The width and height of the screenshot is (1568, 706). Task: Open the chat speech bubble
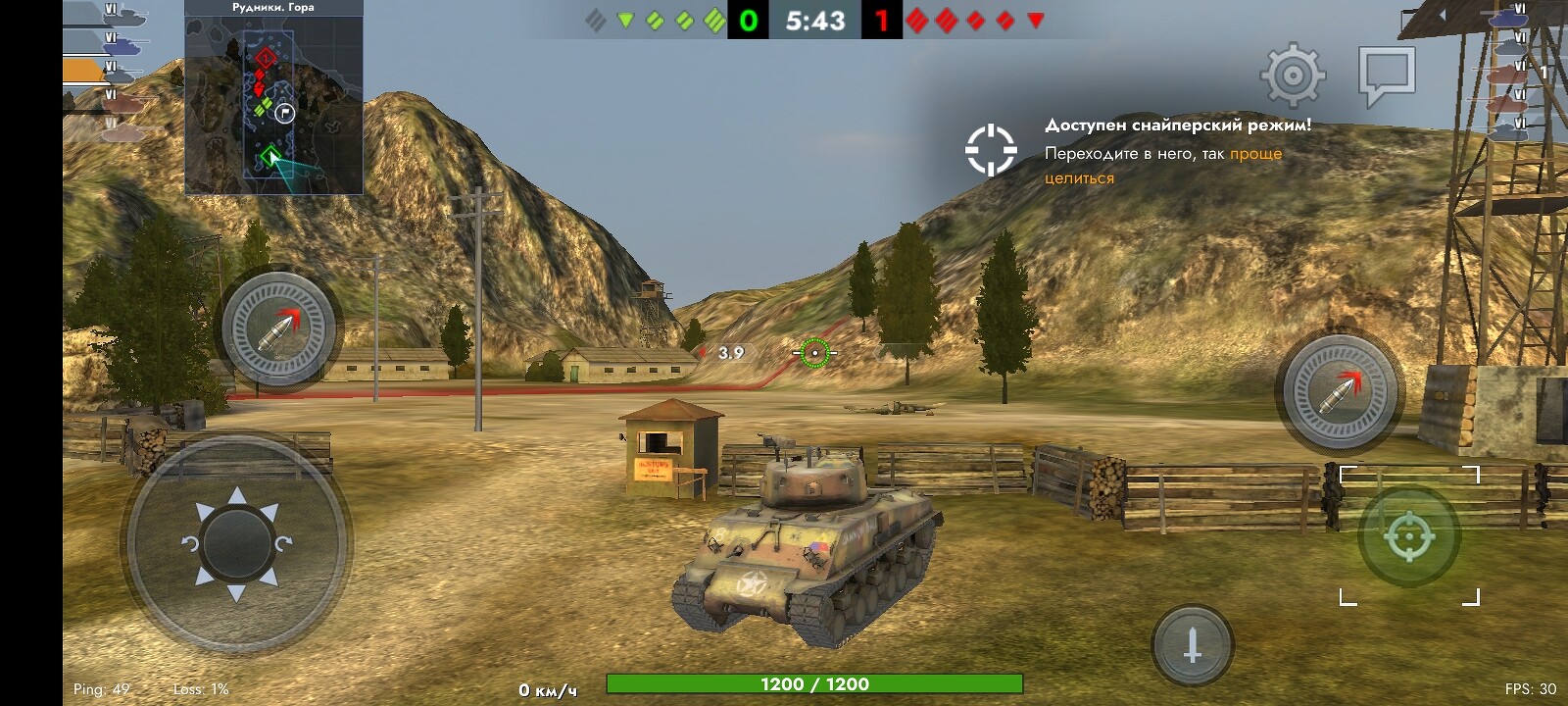1387,75
